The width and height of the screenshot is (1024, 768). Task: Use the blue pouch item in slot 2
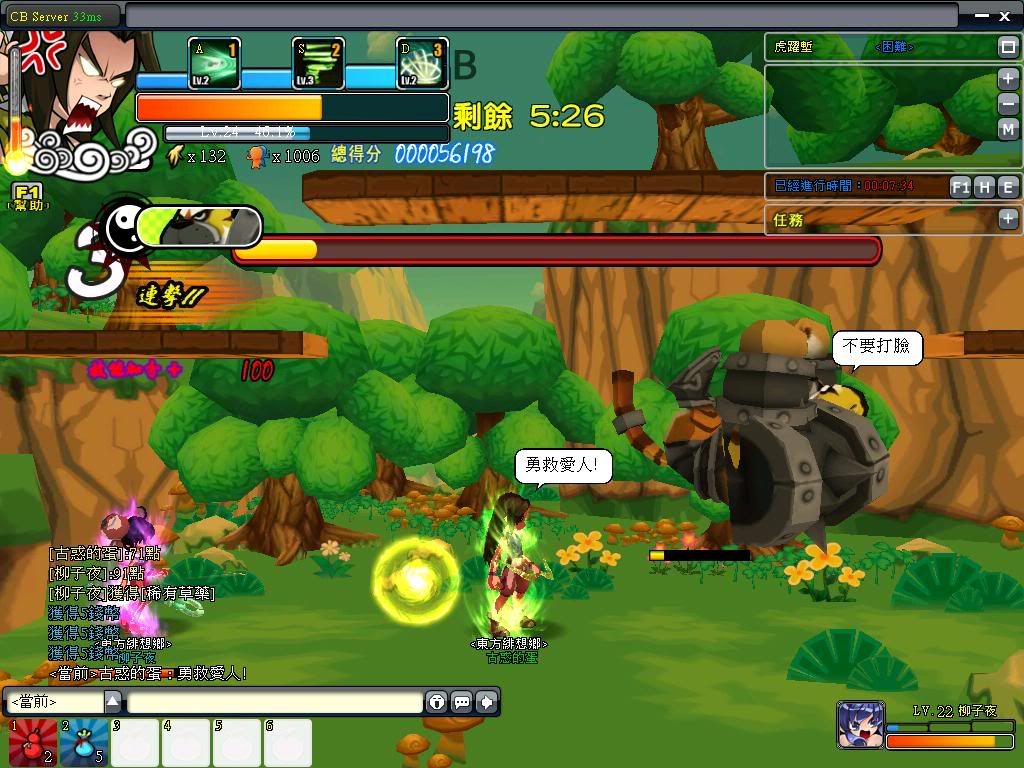tap(84, 743)
